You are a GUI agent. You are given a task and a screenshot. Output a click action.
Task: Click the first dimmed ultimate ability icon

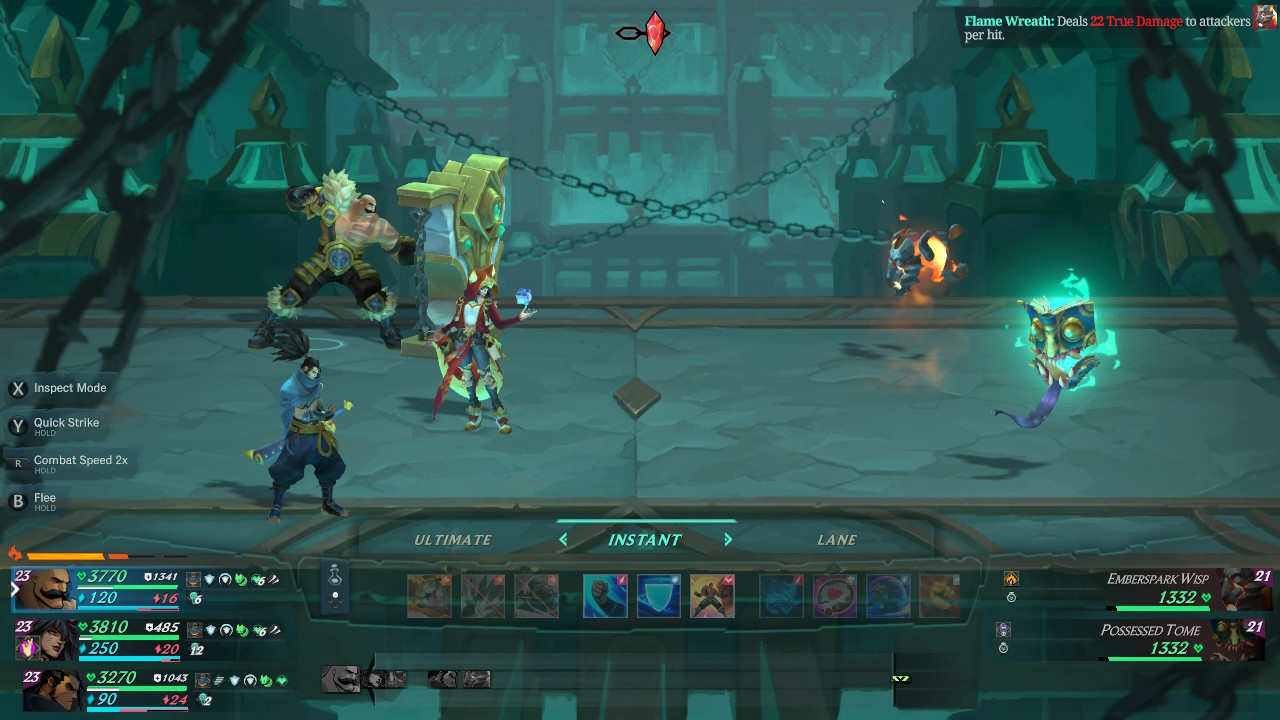pos(429,596)
